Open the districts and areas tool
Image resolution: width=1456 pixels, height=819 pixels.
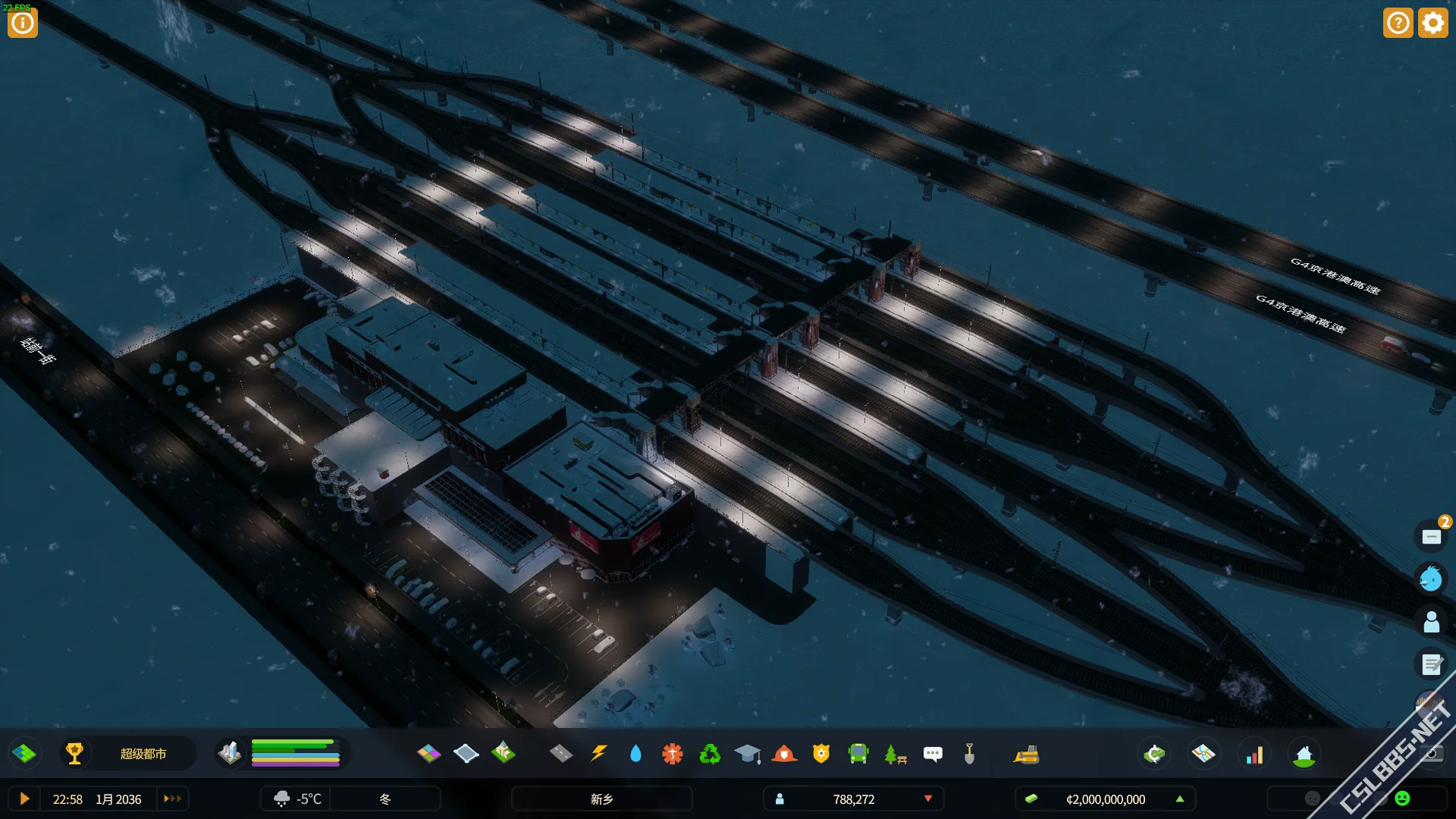click(x=466, y=754)
